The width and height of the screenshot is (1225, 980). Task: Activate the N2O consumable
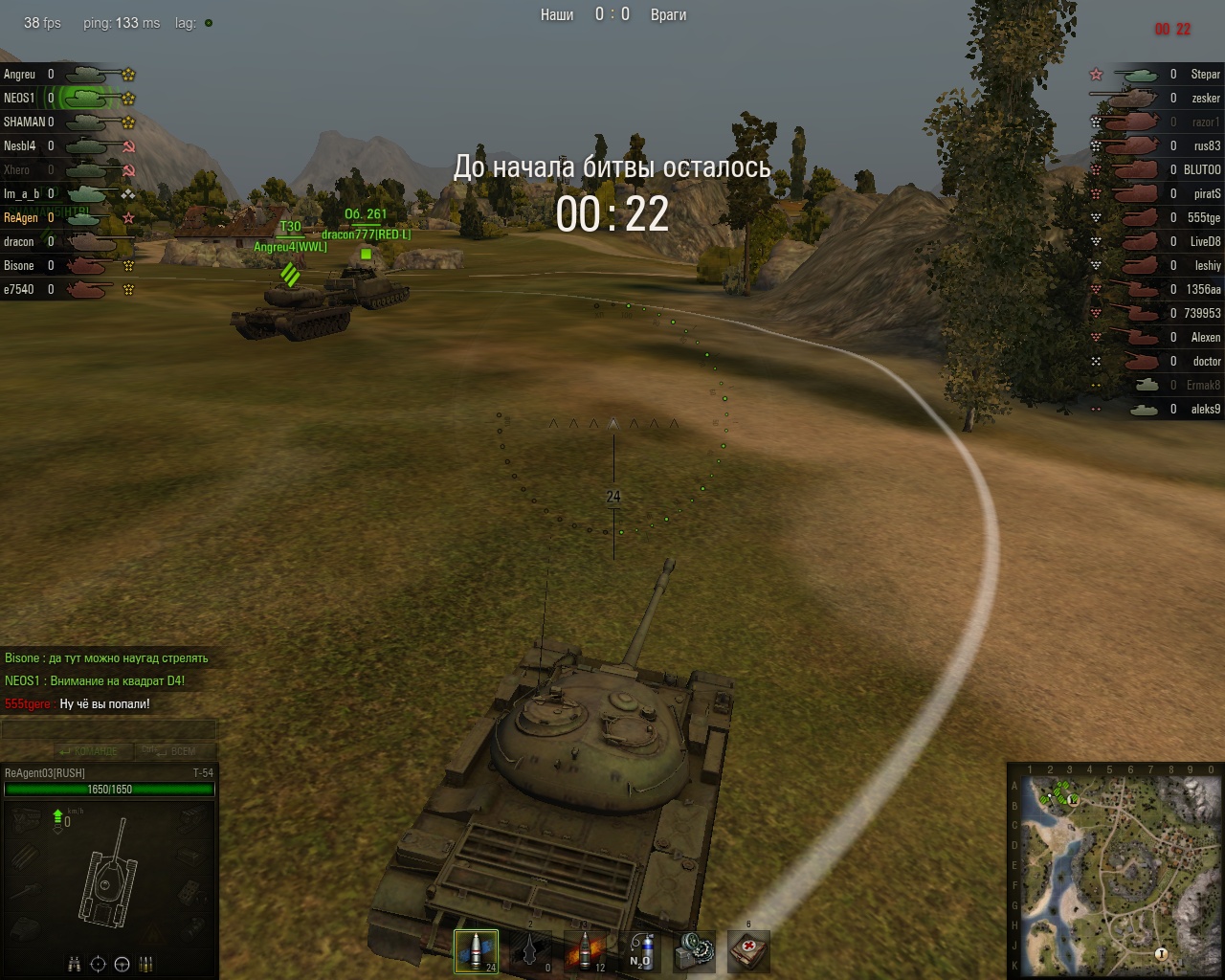coord(639,951)
